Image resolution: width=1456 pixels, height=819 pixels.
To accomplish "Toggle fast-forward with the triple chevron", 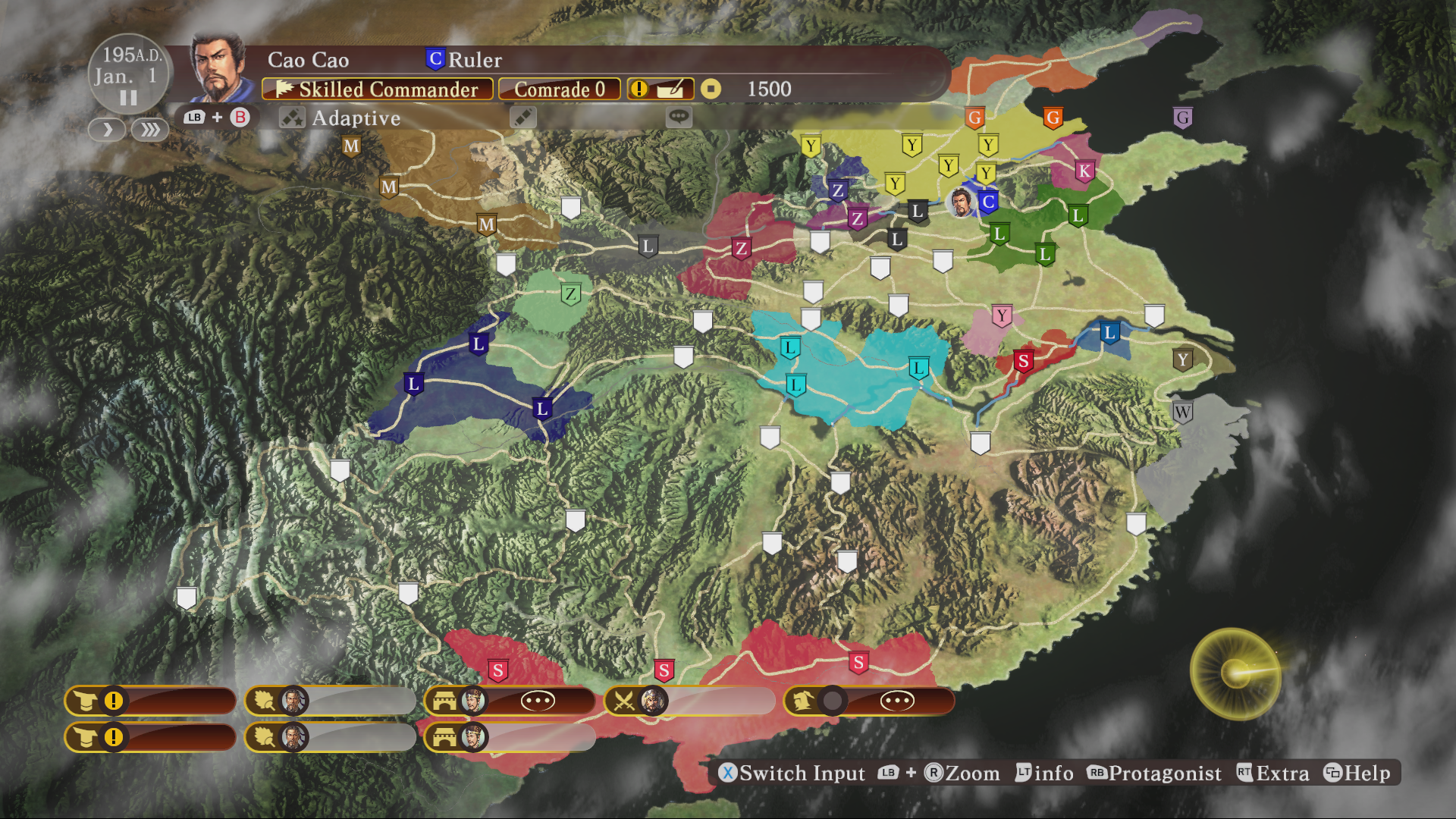I will click(149, 130).
